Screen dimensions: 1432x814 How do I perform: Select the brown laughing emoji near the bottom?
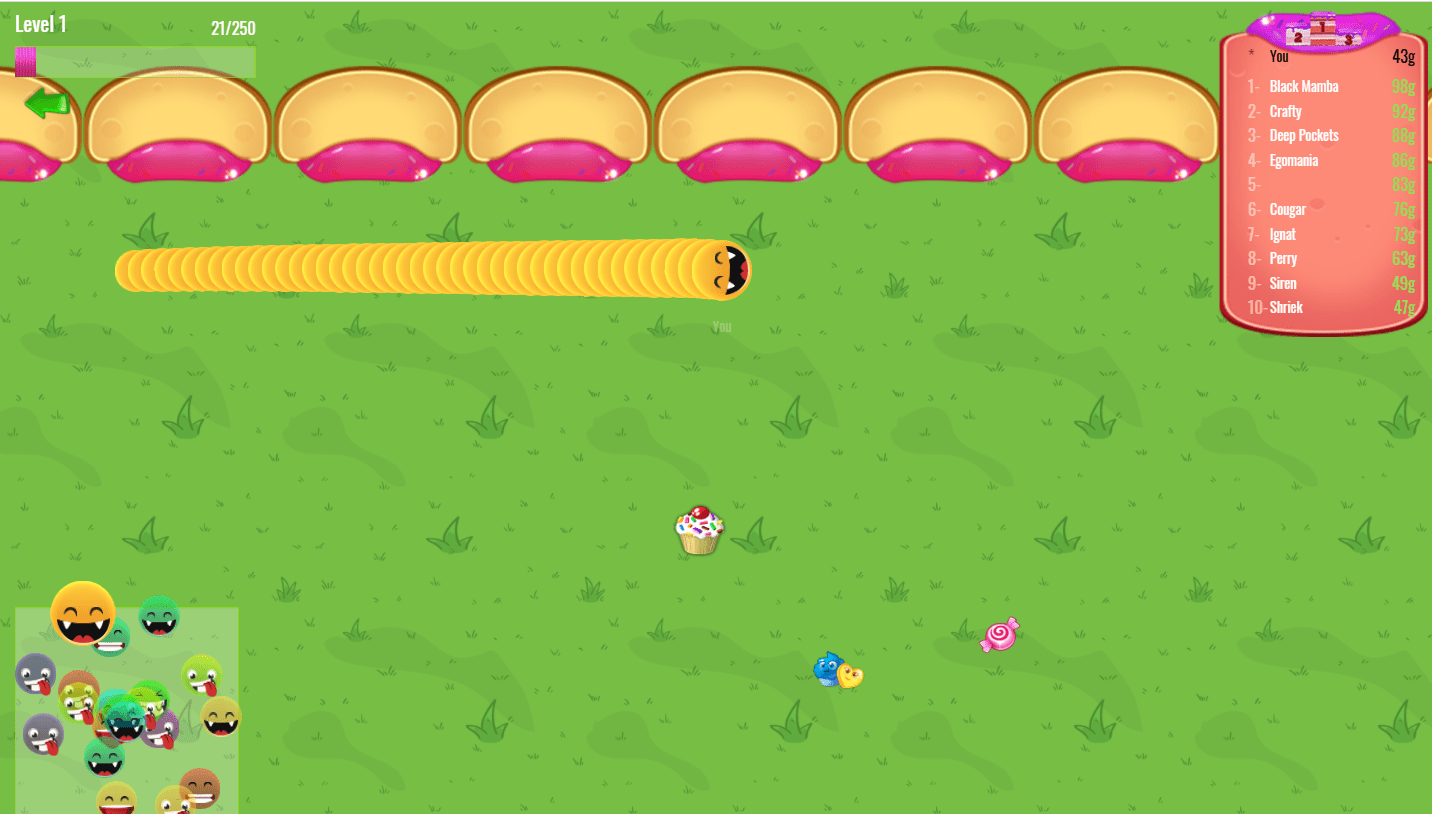[201, 789]
